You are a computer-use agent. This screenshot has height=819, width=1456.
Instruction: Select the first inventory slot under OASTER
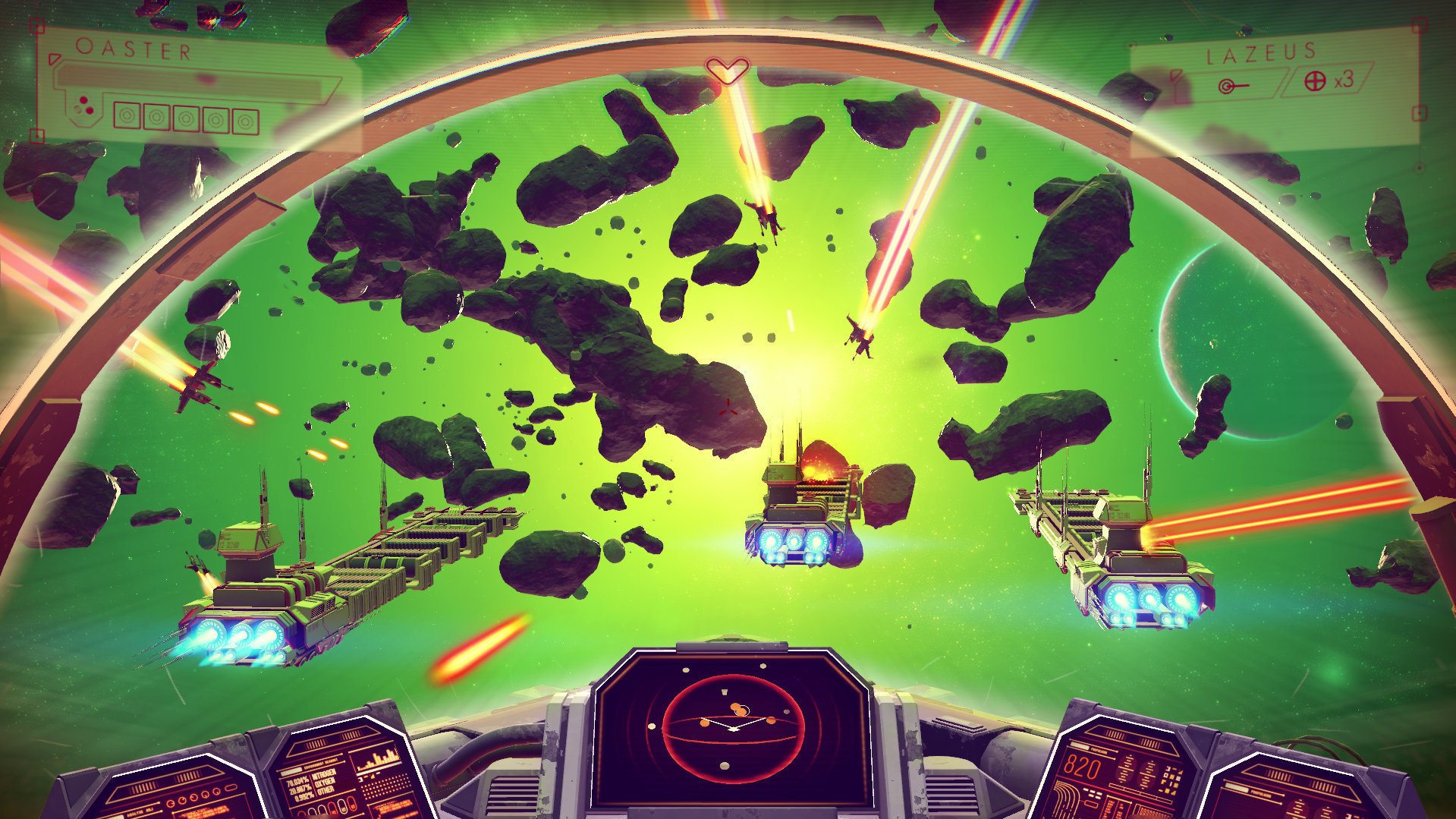(127, 116)
